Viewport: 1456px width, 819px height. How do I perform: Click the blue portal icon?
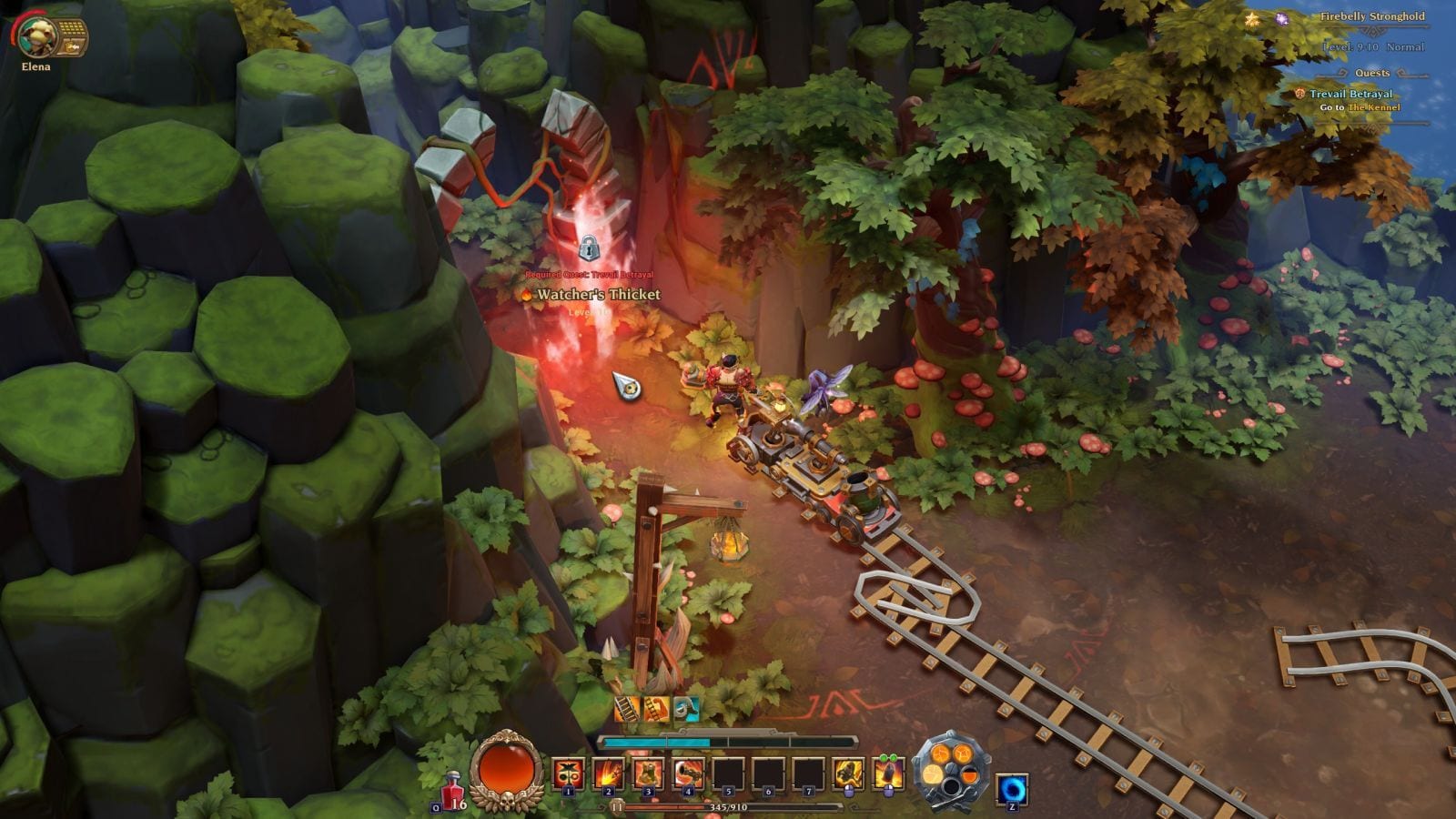(x=1011, y=789)
